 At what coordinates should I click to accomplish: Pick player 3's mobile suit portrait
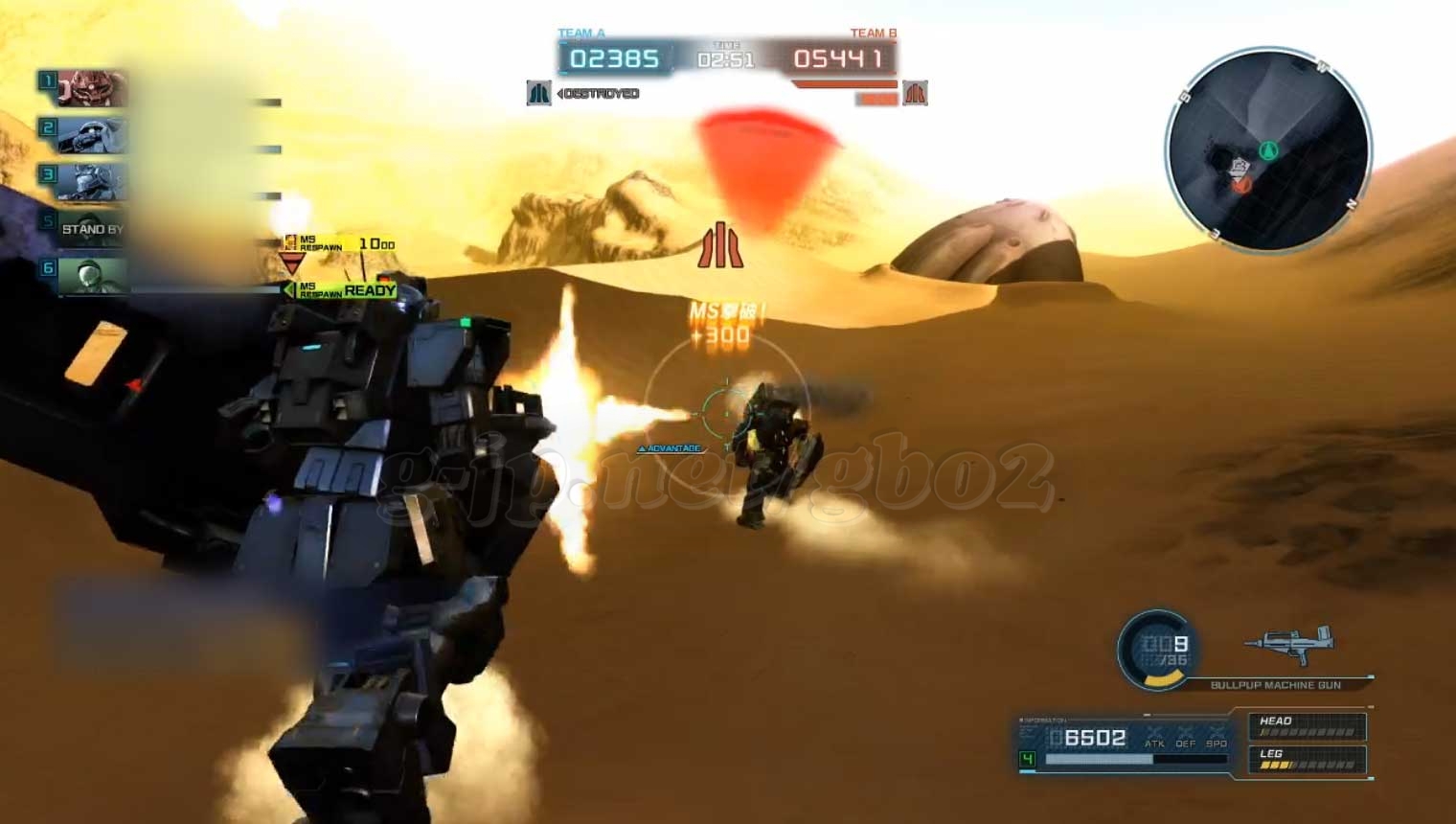92,181
